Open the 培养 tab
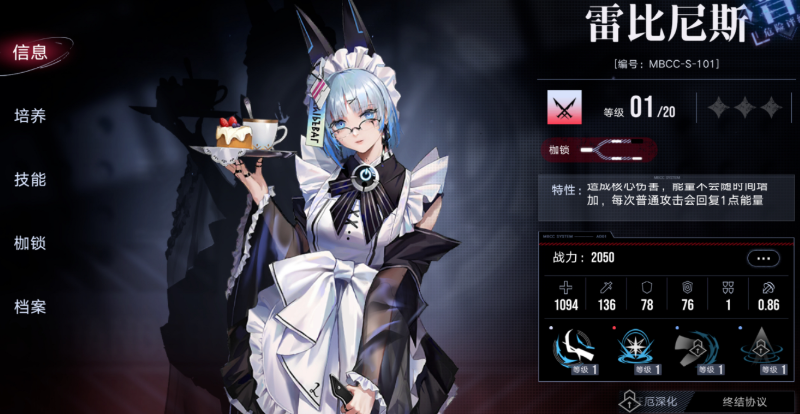 point(31,116)
